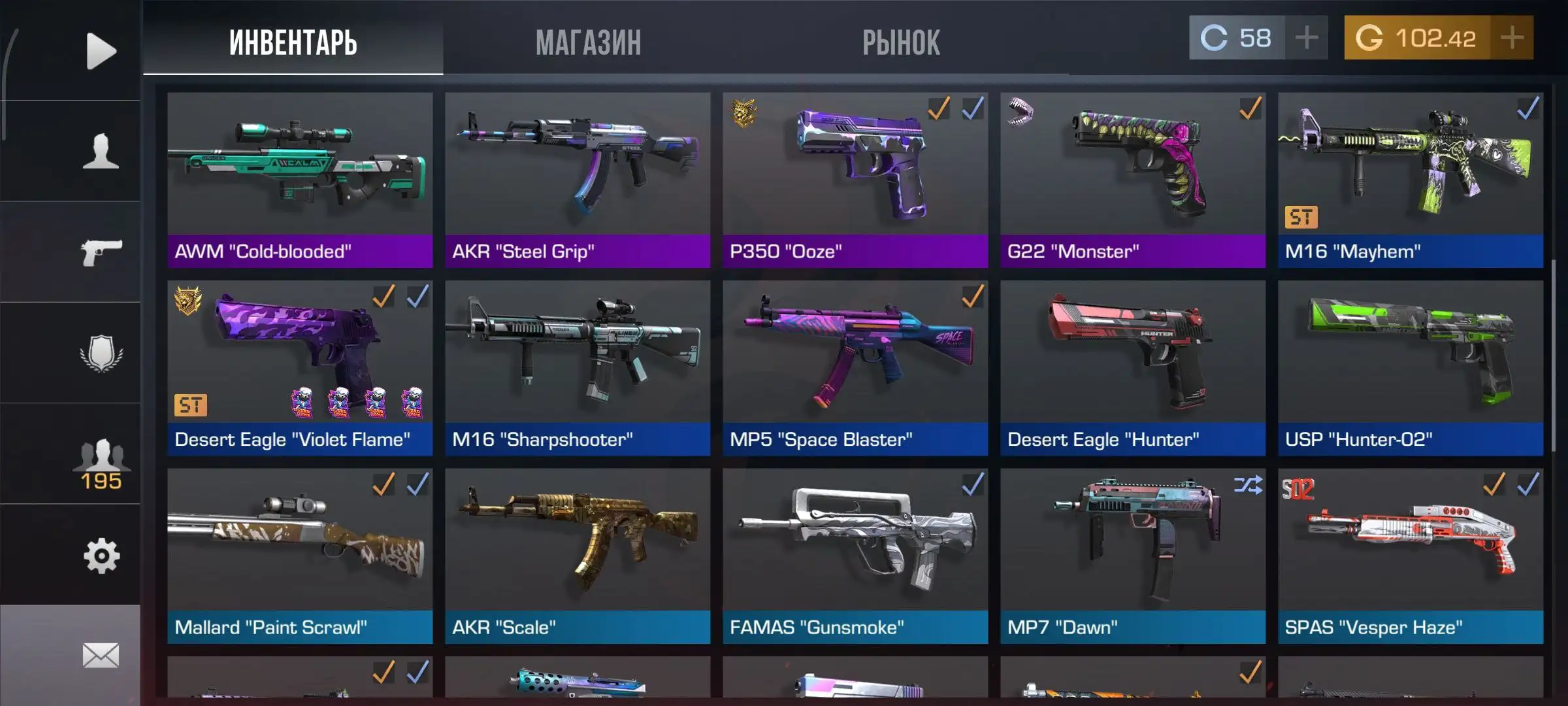Pick the AKR "Scale" gold skin
Viewport: 1568px width, 706px height.
coord(578,556)
